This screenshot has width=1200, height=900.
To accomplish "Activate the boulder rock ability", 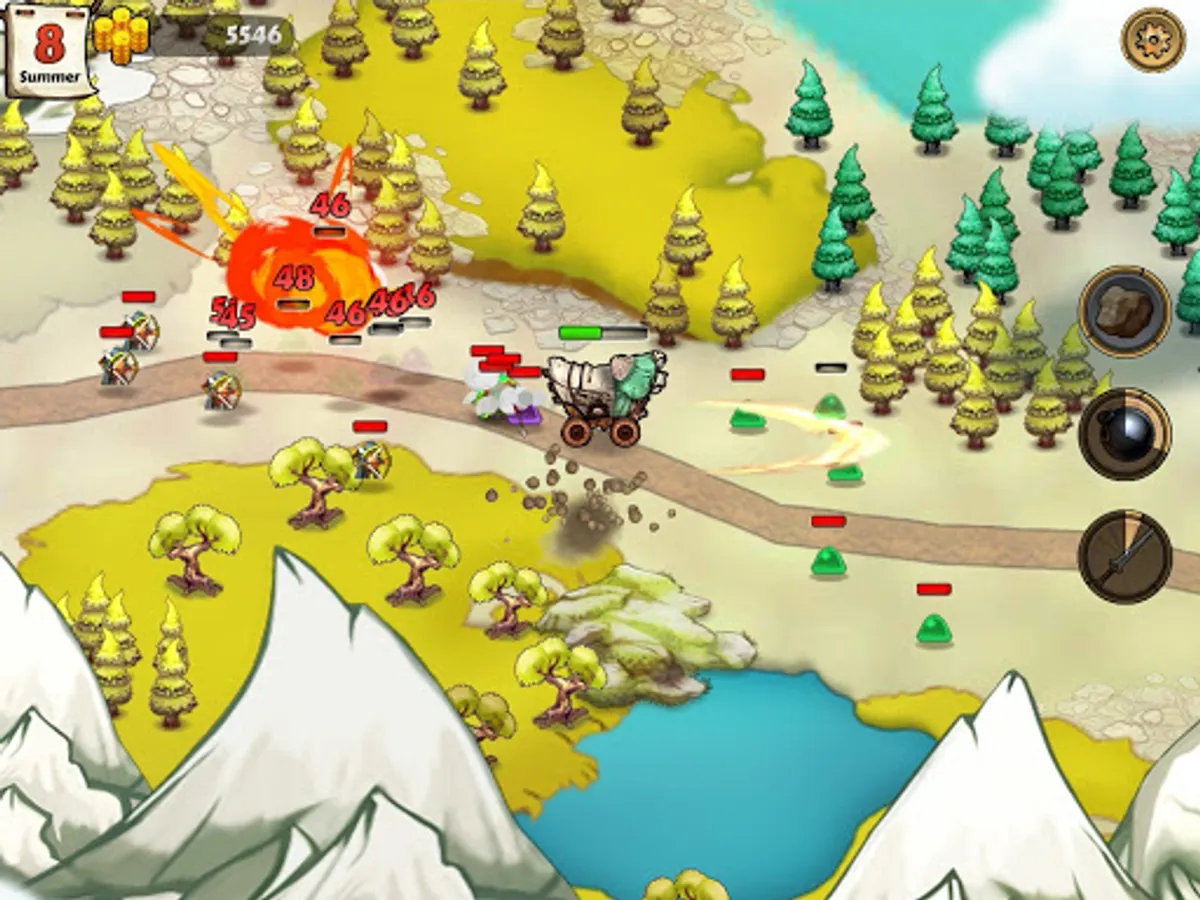I will click(1125, 311).
